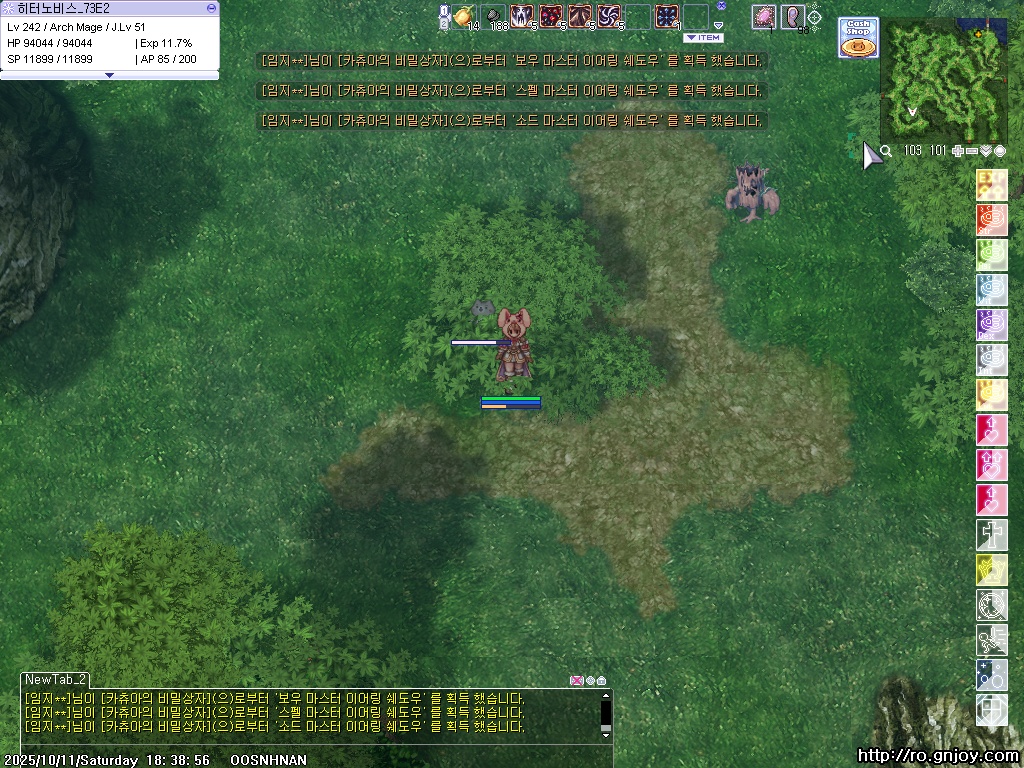Image resolution: width=1024 pixels, height=768 pixels.
Task: Click the white cross buff icon
Action: [x=991, y=535]
